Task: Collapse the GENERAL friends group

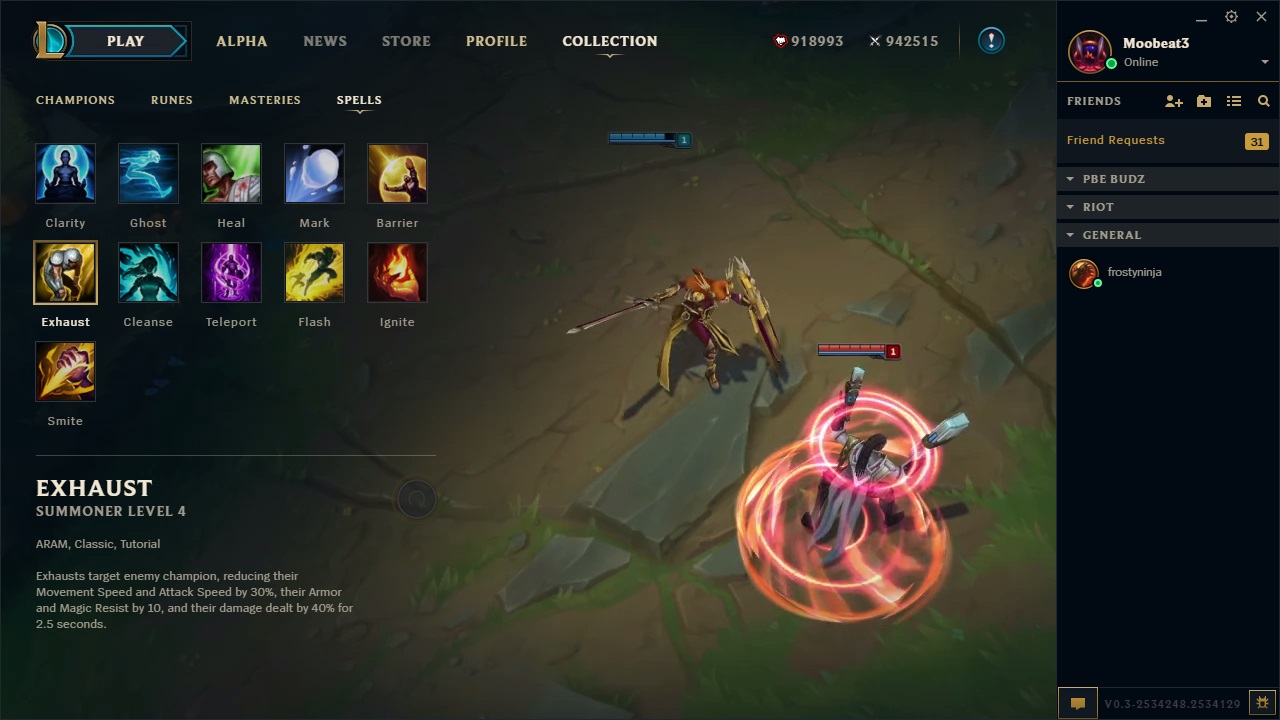Action: tap(1071, 234)
